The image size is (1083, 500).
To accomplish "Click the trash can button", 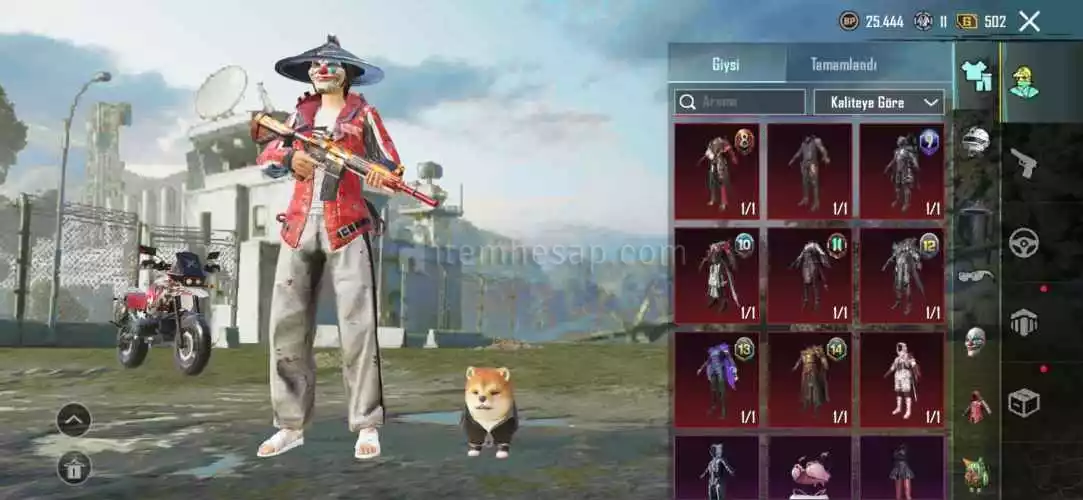I will click(x=74, y=466).
